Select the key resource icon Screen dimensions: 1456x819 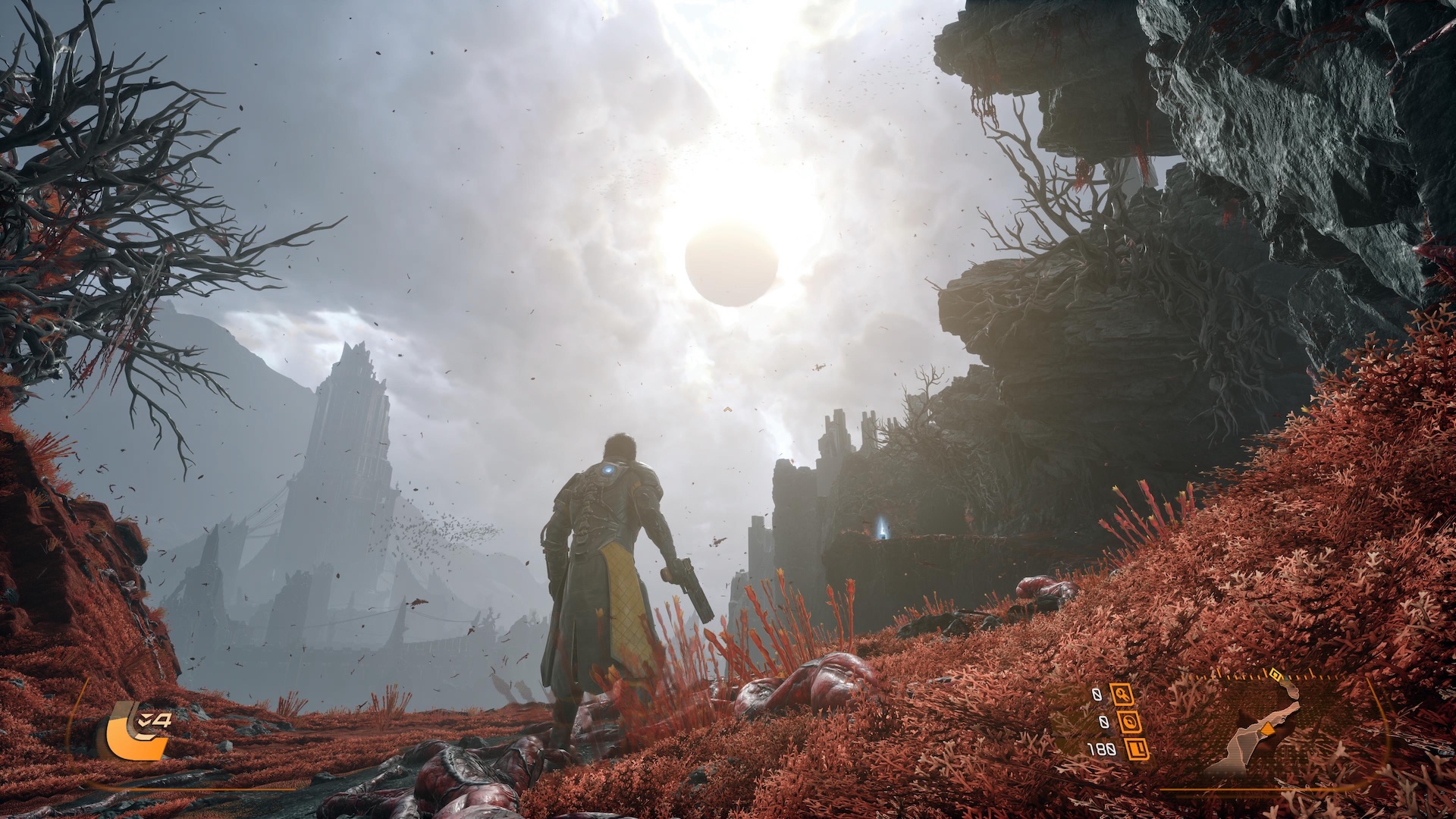point(1122,694)
